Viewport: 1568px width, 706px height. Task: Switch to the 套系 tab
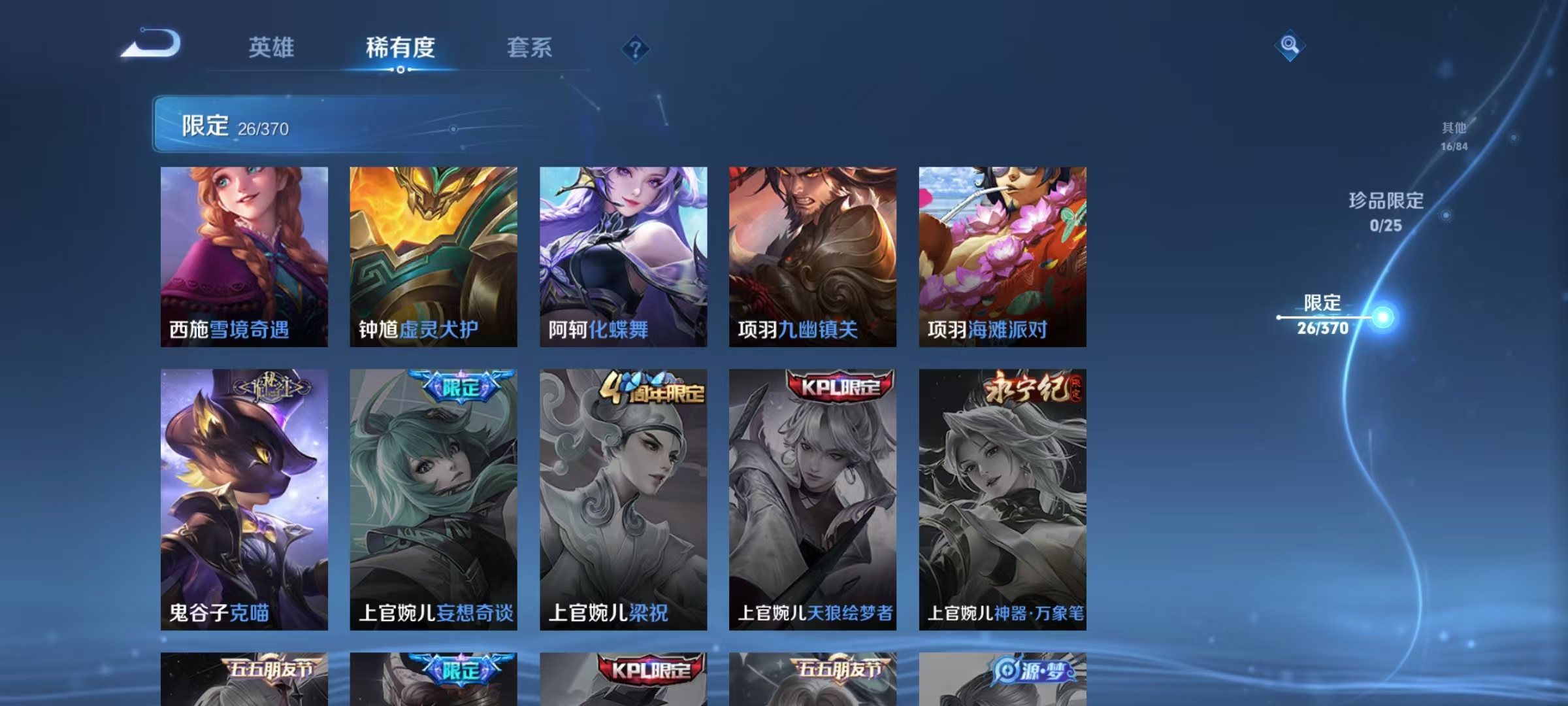530,49
